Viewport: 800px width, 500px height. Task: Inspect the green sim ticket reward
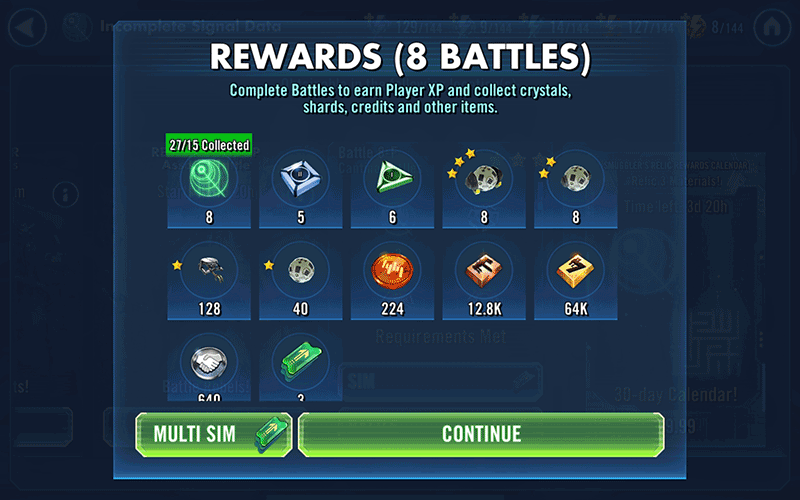tap(301, 364)
